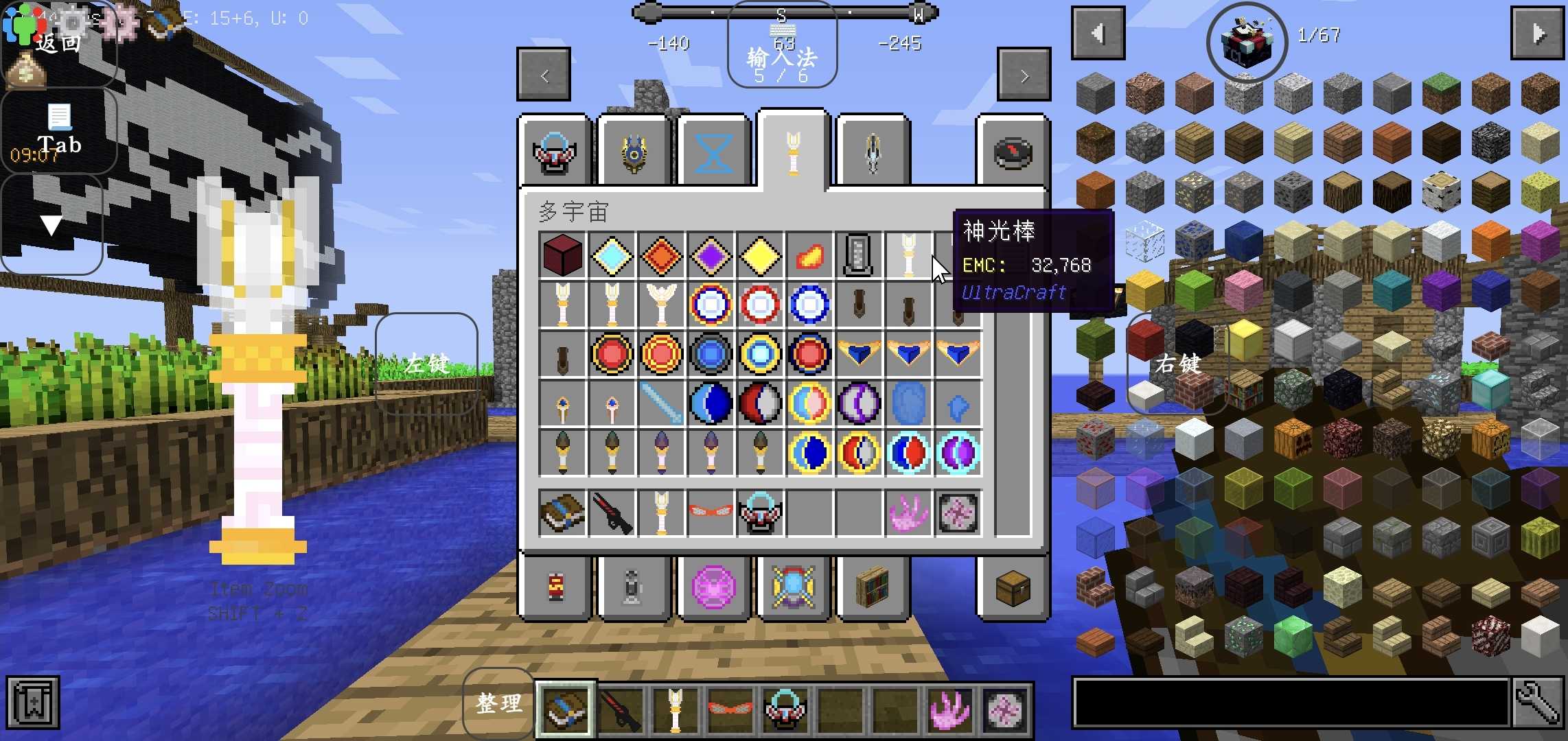
Task: Show the next item list page
Action: pyautogui.click(x=1537, y=33)
